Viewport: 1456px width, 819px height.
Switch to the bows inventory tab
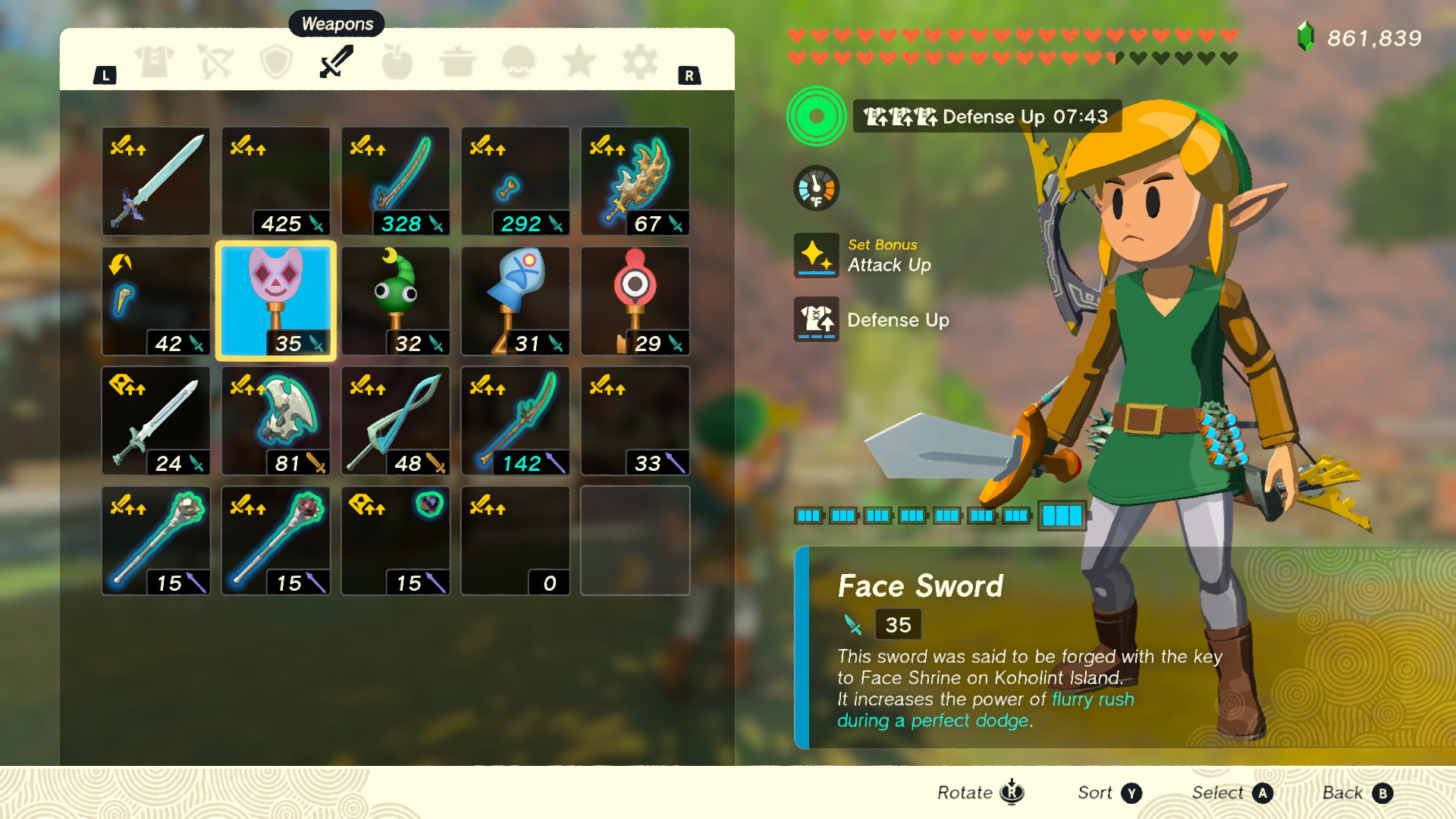point(215,62)
